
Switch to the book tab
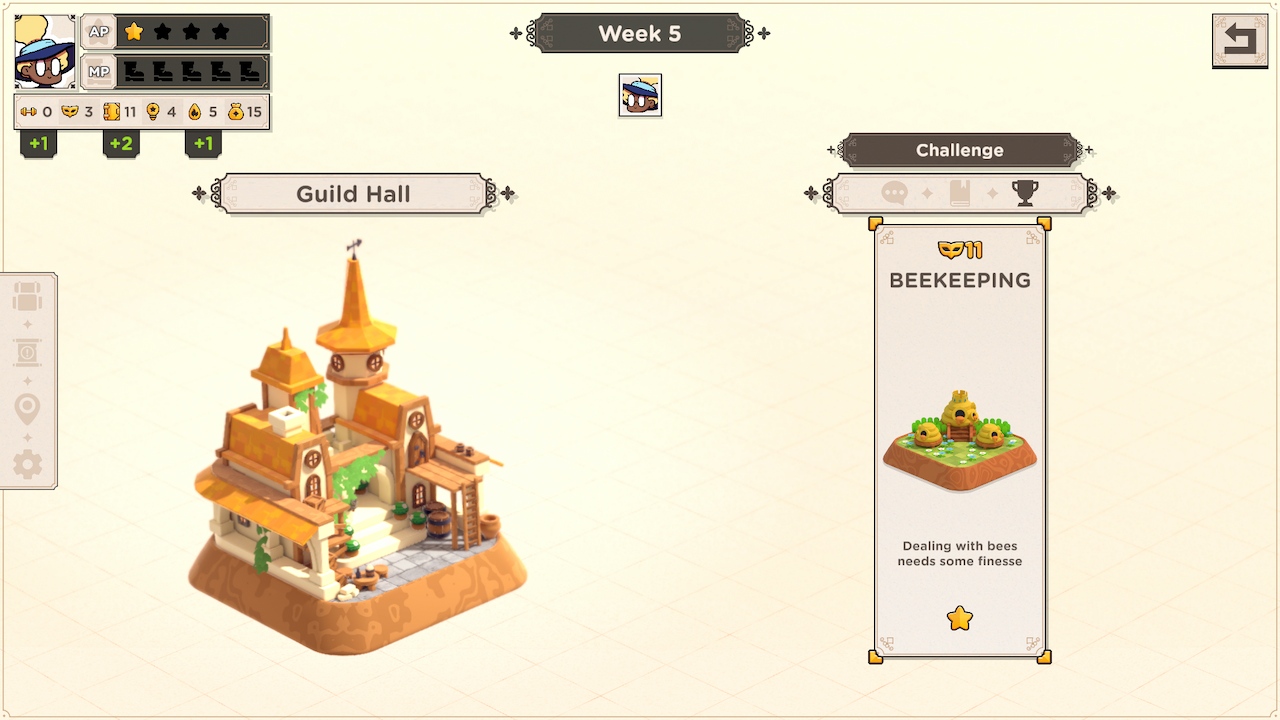coord(960,193)
